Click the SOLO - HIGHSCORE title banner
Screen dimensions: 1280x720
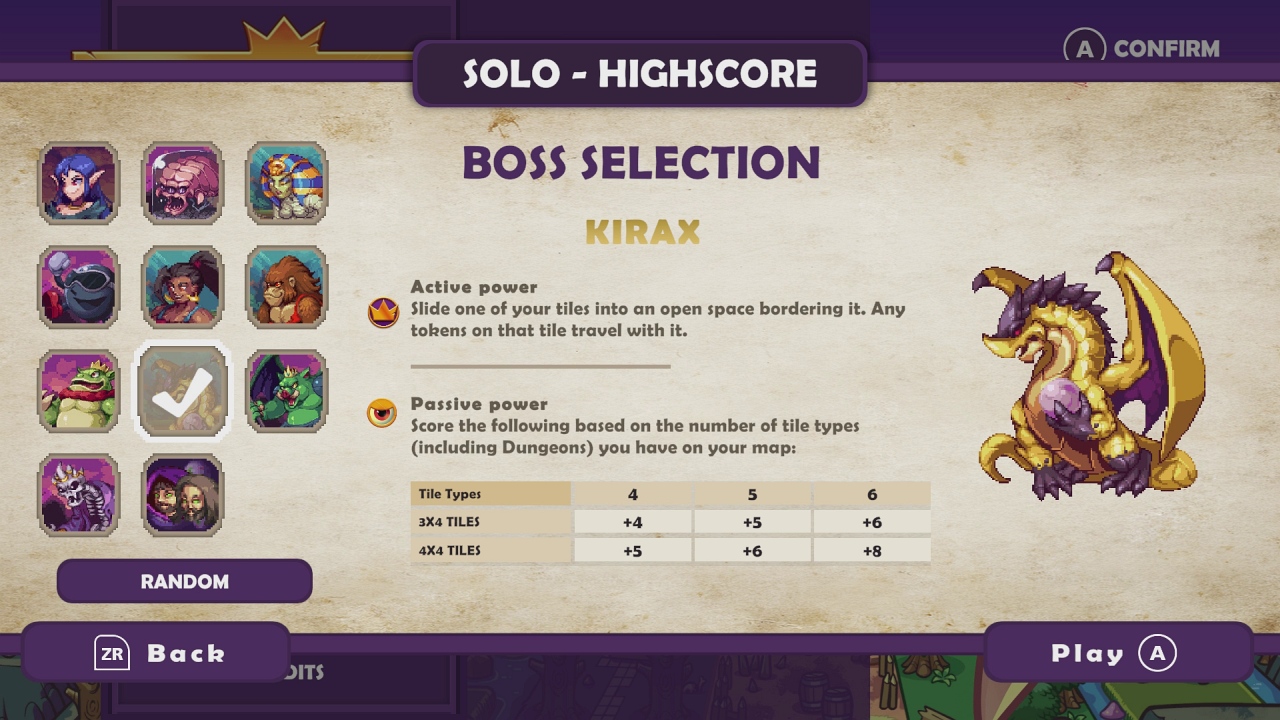pyautogui.click(x=639, y=75)
